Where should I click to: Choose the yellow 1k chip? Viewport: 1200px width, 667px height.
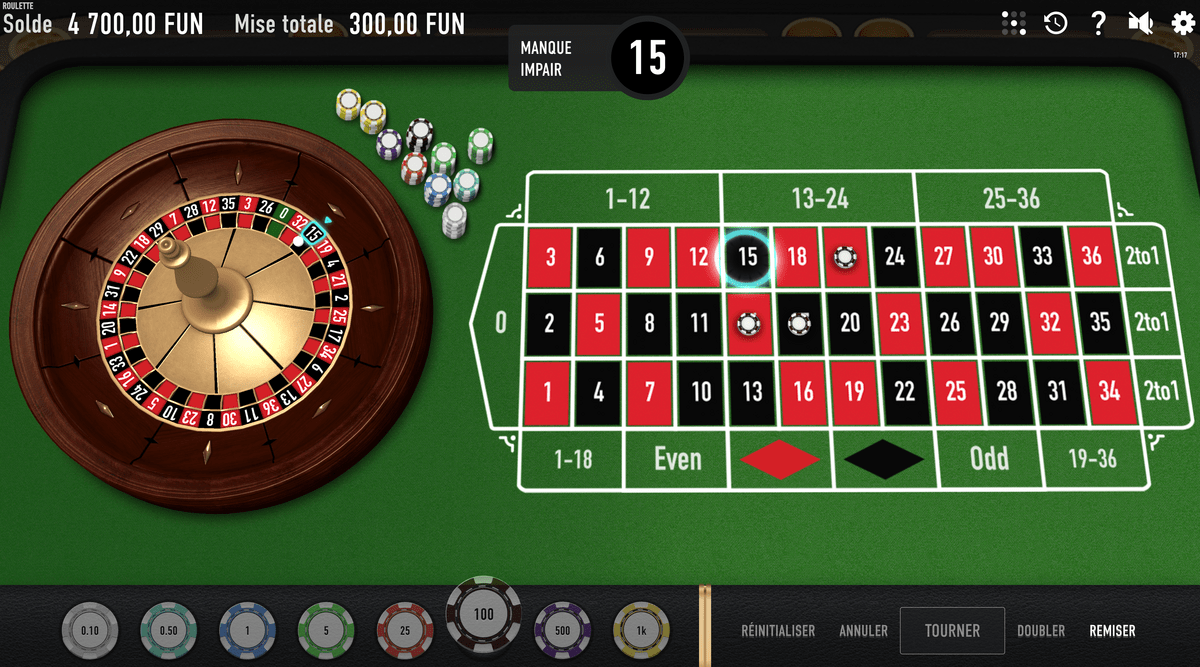640,630
